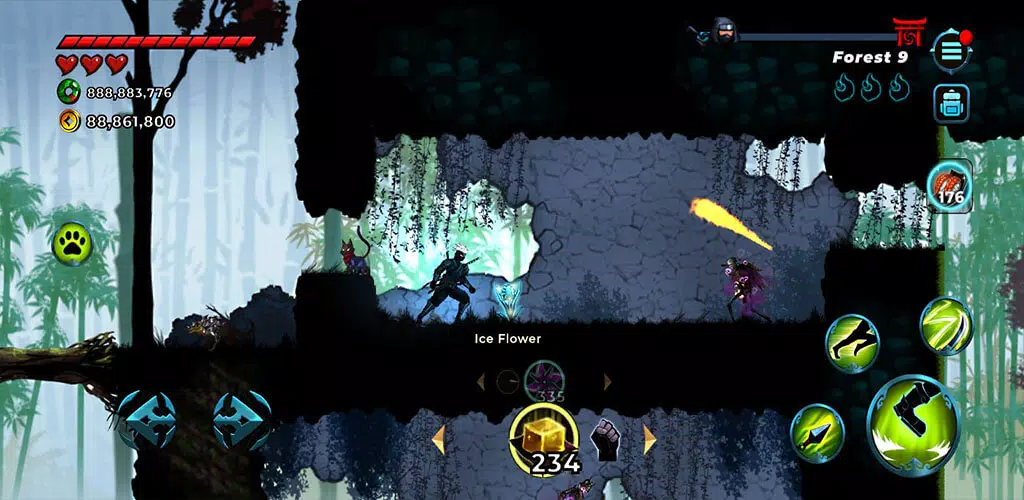Tap the green paw print pet button

coord(72,242)
